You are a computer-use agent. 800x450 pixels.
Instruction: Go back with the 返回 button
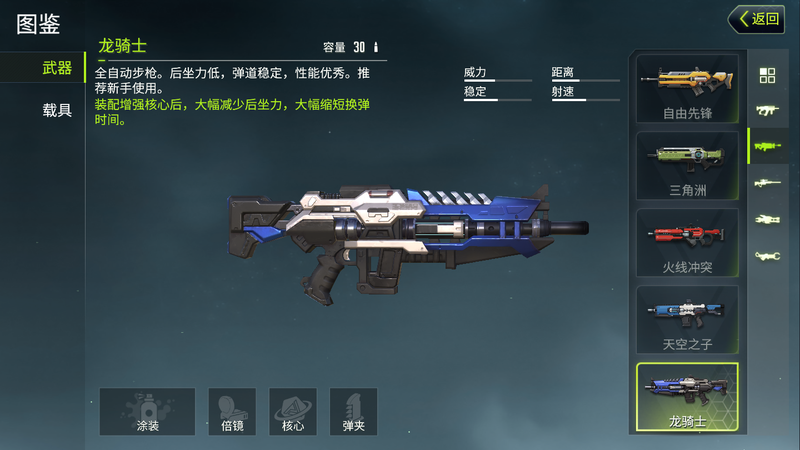757,18
